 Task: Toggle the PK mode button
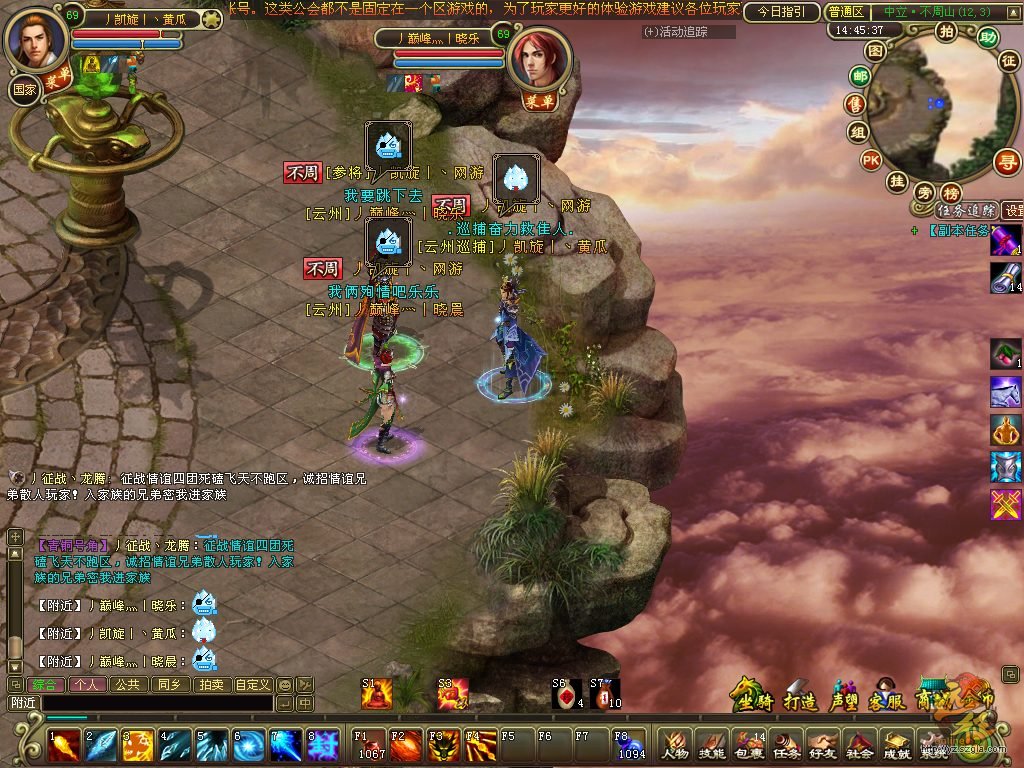[x=871, y=160]
